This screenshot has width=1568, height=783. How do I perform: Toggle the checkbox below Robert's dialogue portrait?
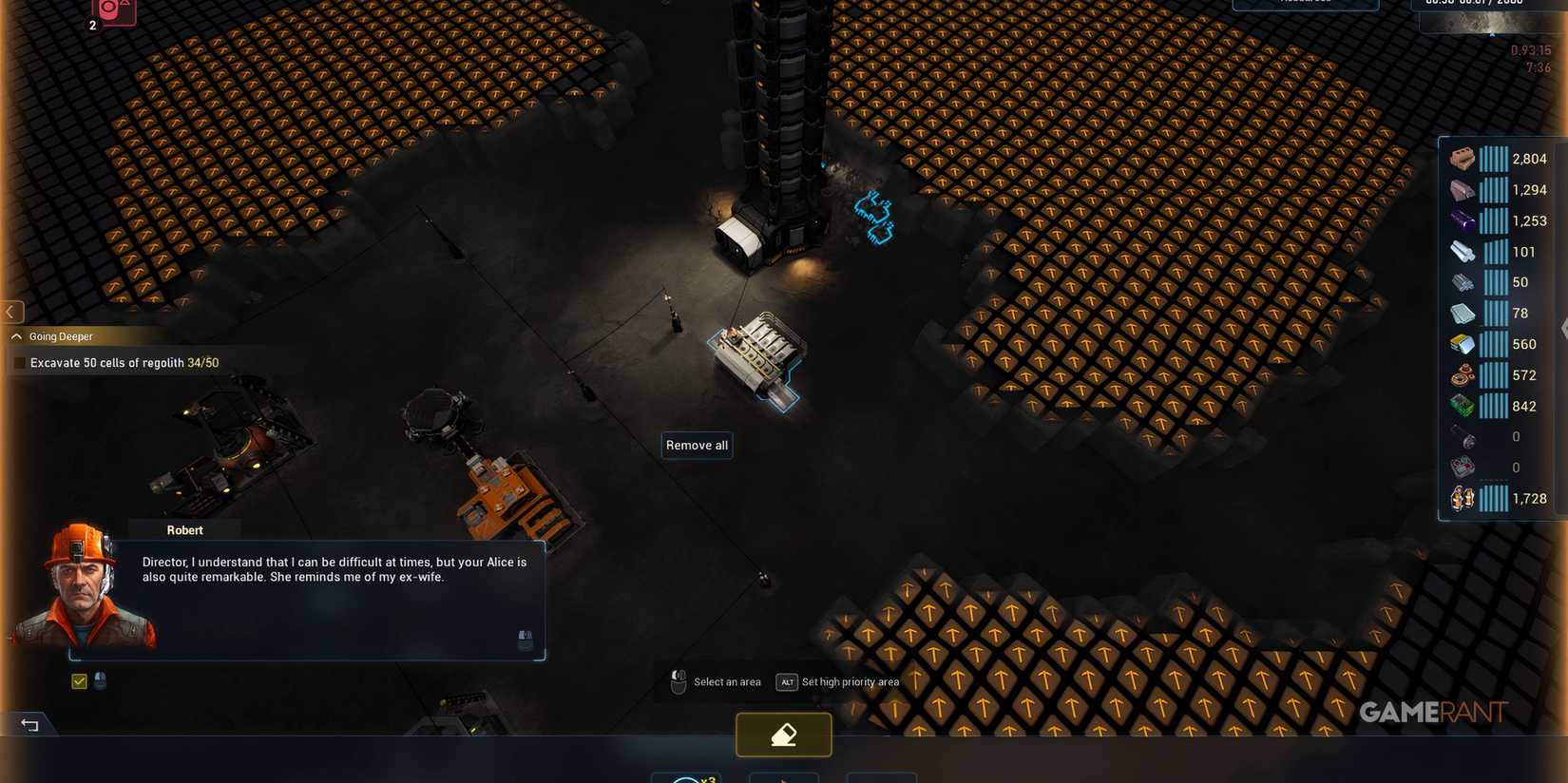click(x=79, y=680)
